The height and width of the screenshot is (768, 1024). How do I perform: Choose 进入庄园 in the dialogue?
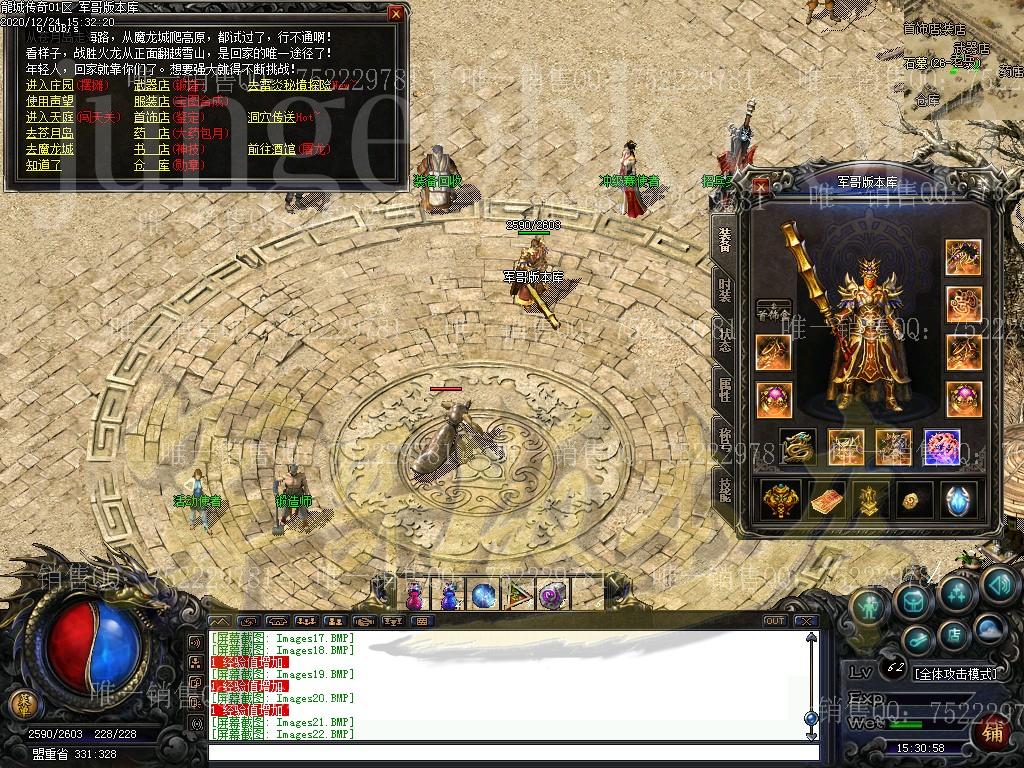click(49, 86)
